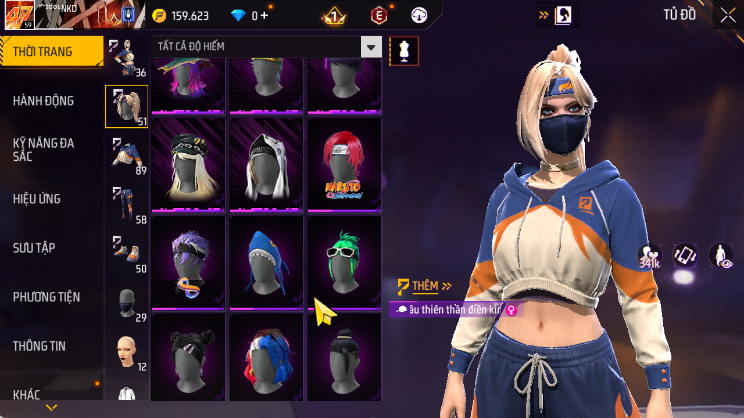Switch to the Thông Tin tab
The width and height of the screenshot is (744, 418).
pyautogui.click(x=39, y=346)
